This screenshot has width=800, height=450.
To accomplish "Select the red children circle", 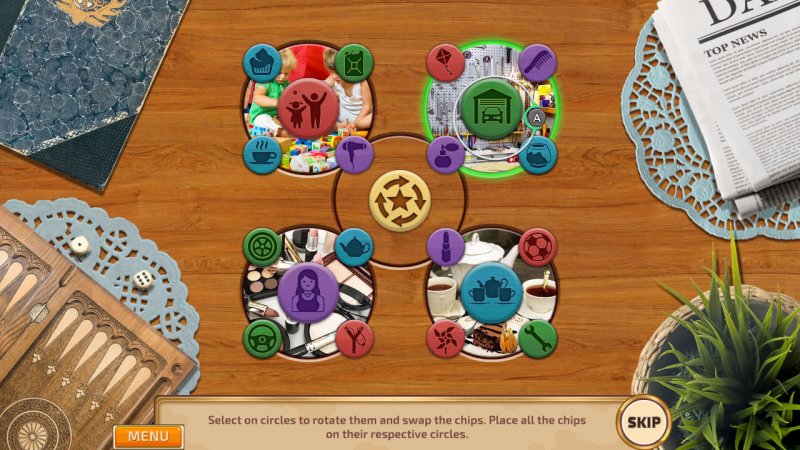I will tap(307, 108).
